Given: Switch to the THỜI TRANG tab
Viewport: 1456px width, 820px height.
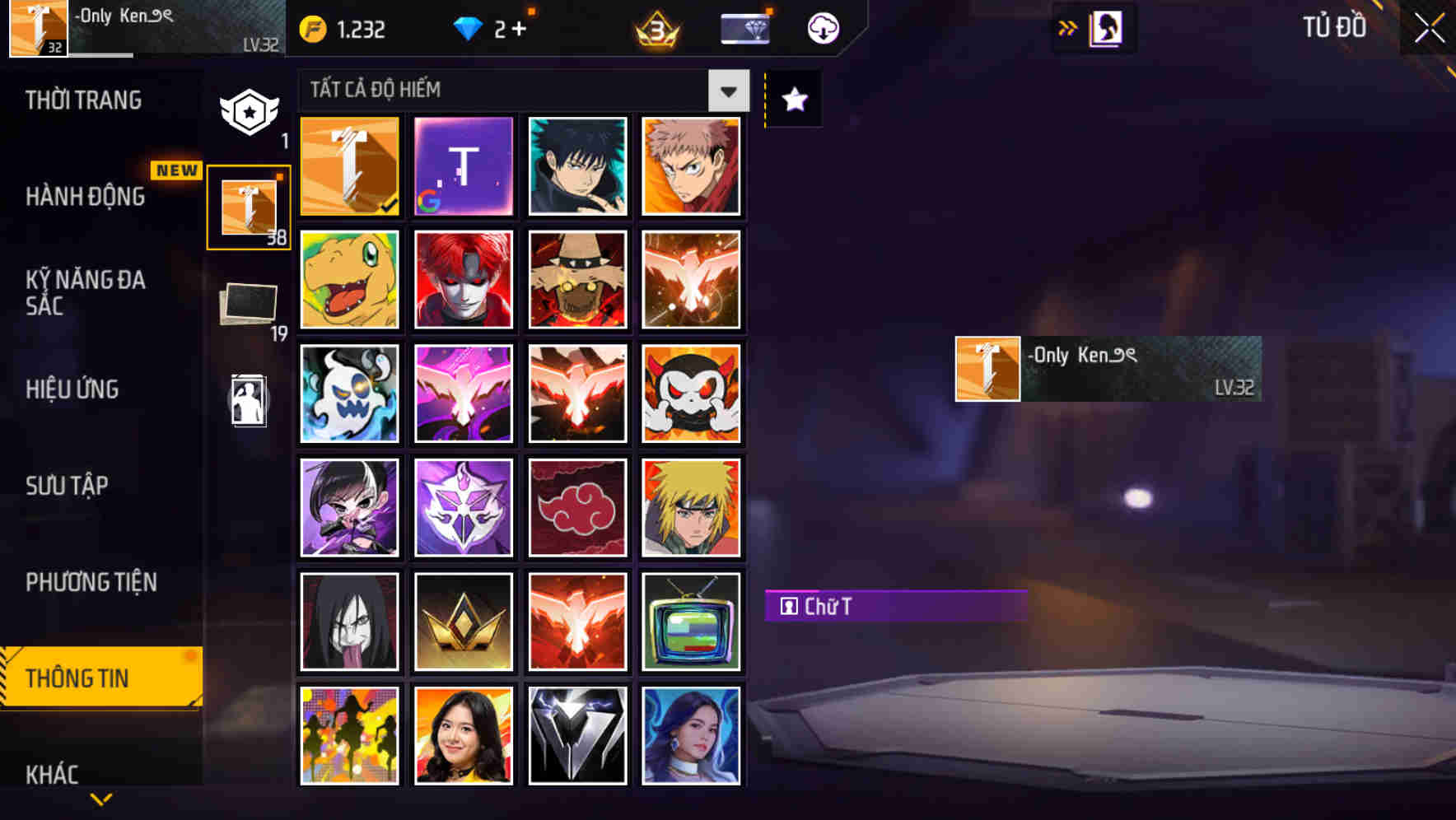Looking at the screenshot, I should [x=82, y=100].
